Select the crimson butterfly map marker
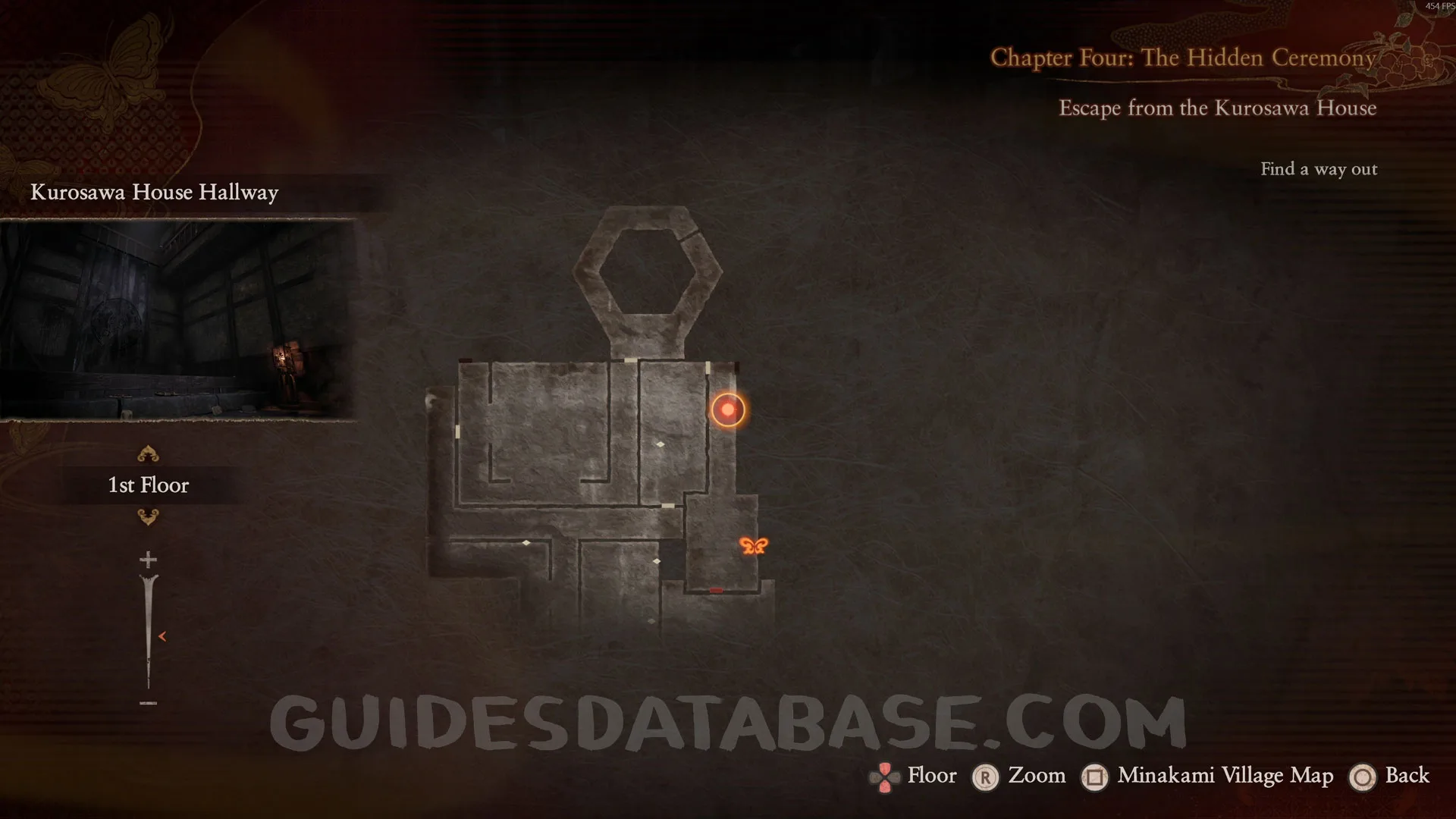This screenshot has height=819, width=1456. coord(753,545)
